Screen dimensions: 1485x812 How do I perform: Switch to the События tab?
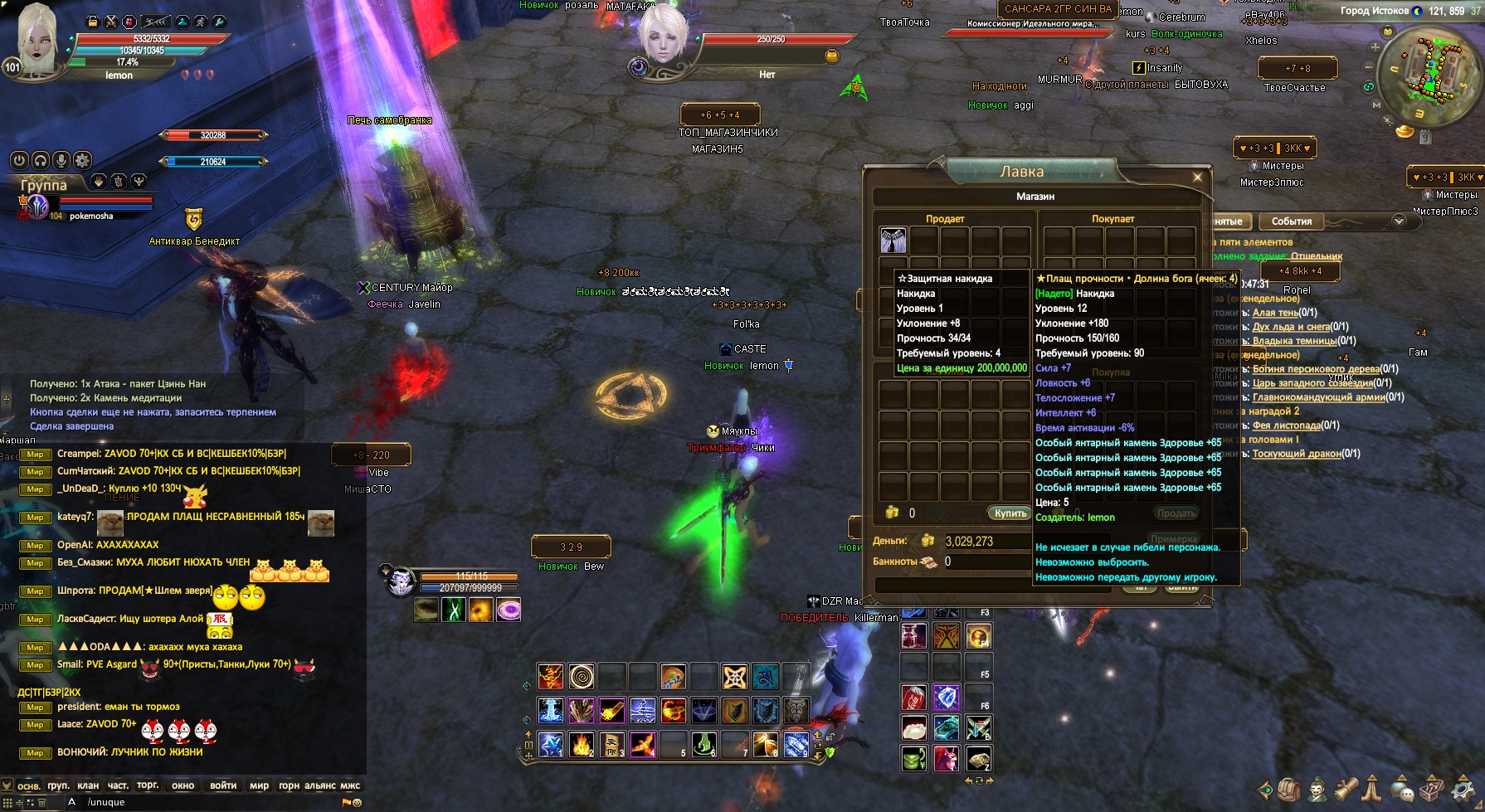(x=1291, y=221)
